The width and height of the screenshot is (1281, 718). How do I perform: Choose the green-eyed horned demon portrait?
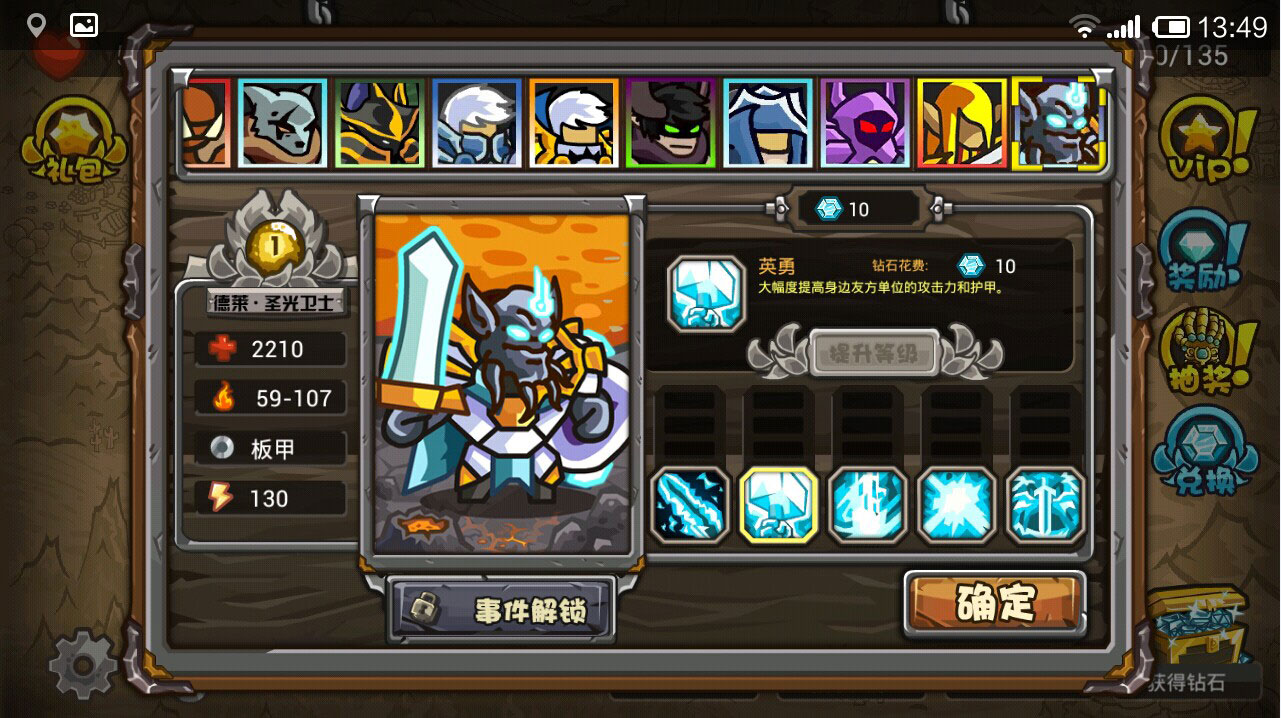click(x=671, y=123)
